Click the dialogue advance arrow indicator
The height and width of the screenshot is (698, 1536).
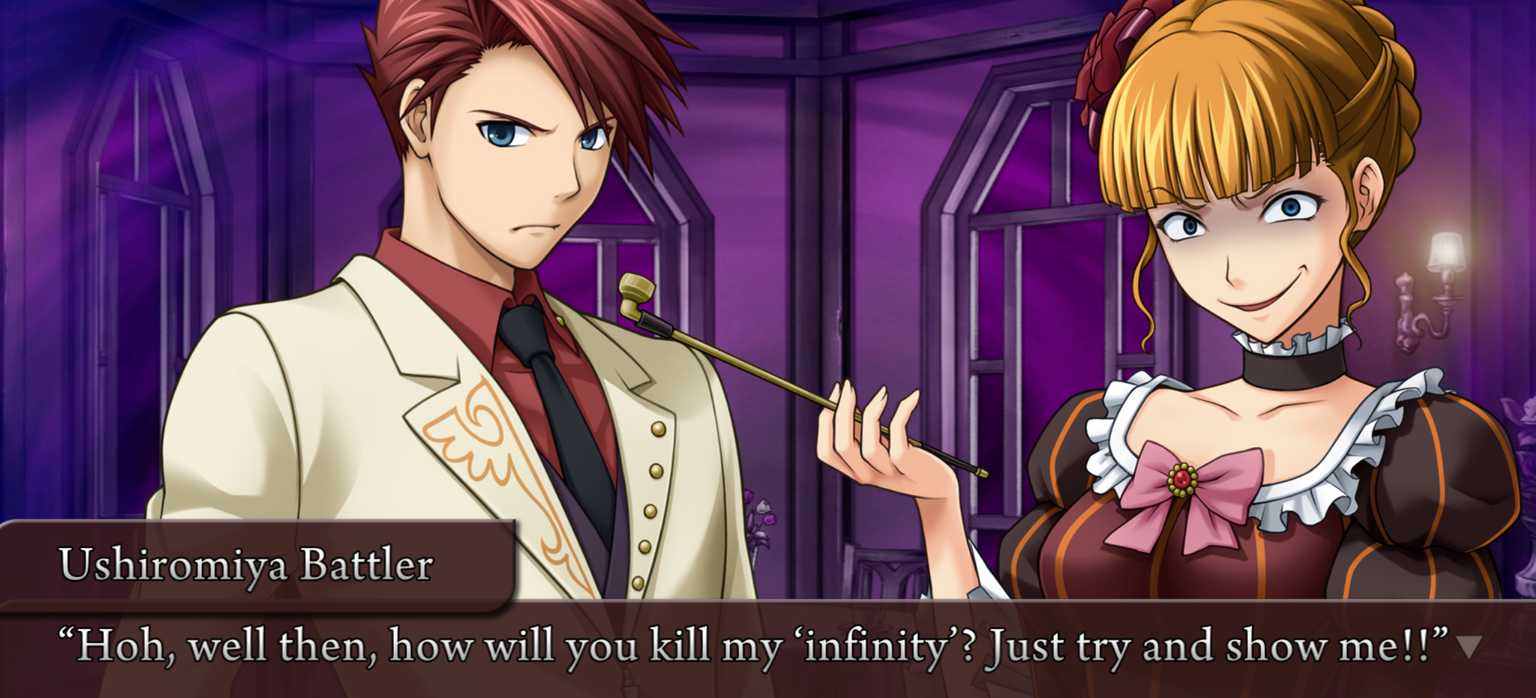pyautogui.click(x=1468, y=647)
